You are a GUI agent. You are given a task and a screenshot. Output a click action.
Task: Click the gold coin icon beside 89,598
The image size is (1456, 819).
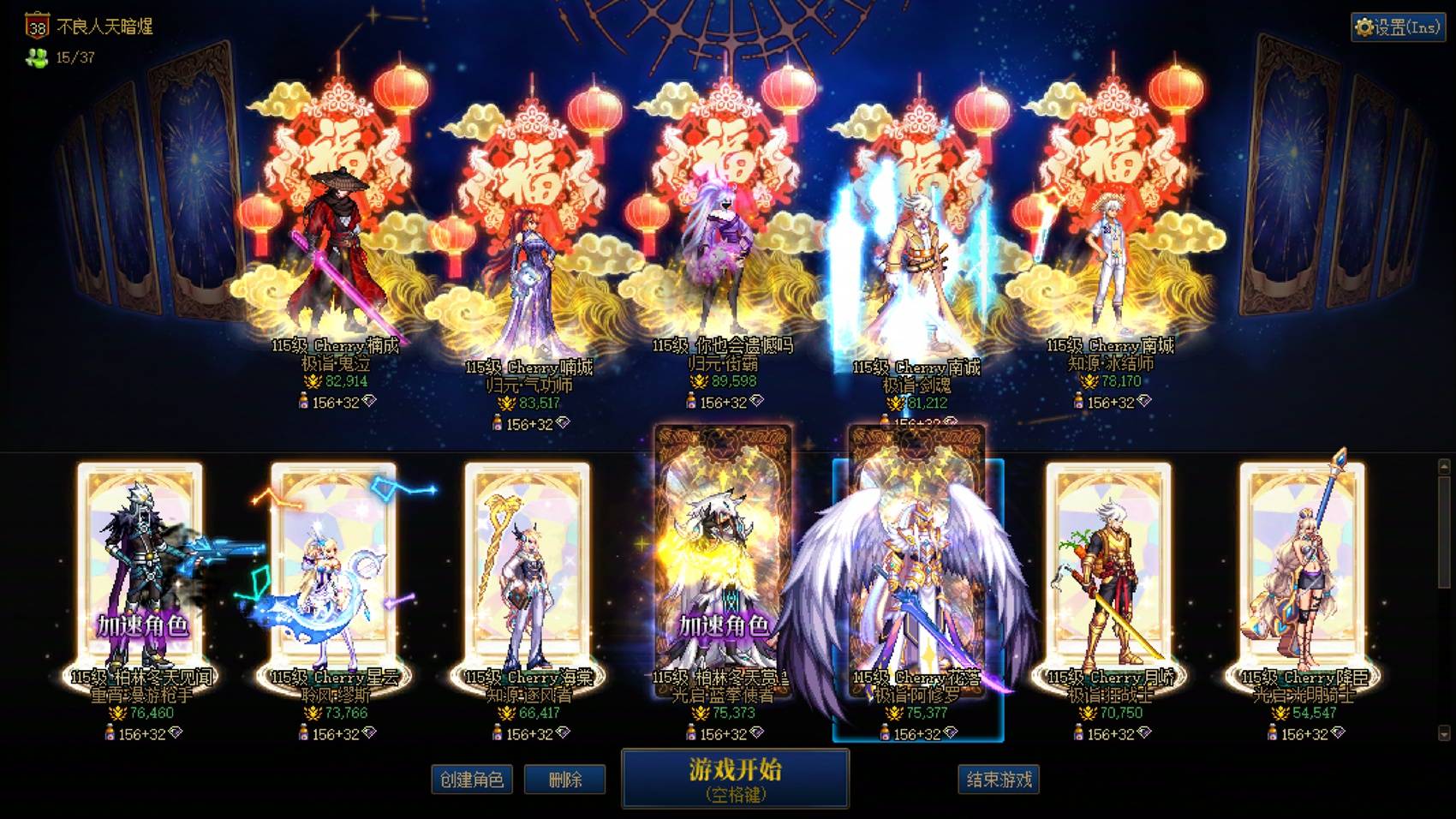[x=699, y=381]
